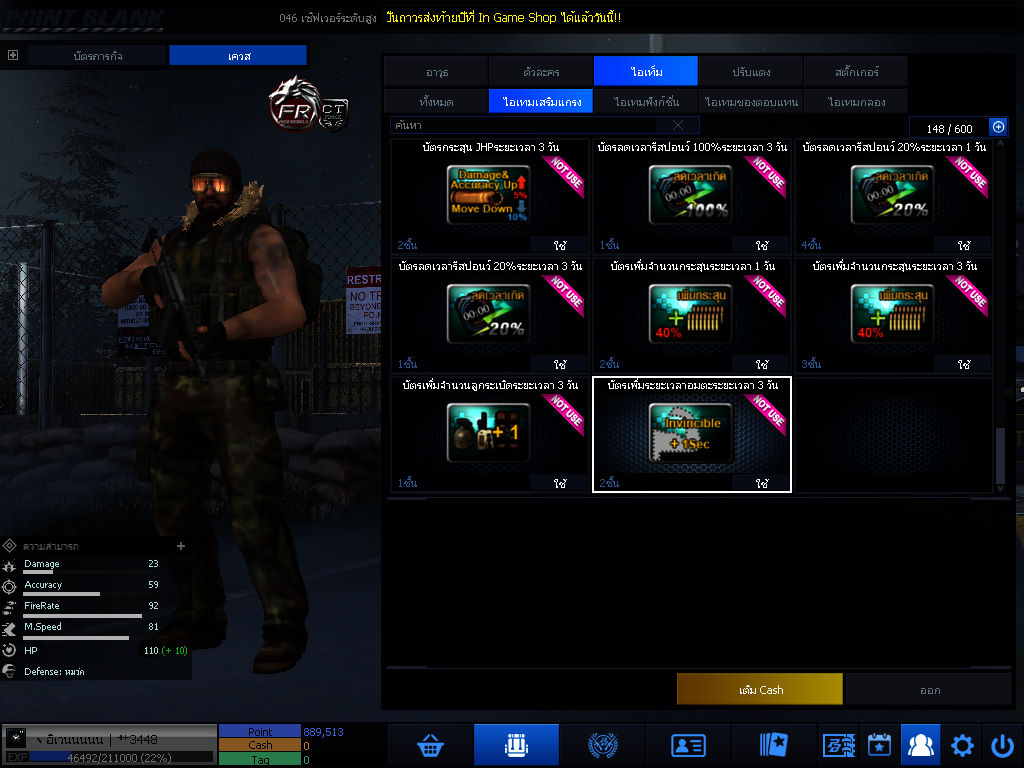
Task: Choose the ไอเทมกล่อง box items sub-tab
Action: (x=856, y=102)
